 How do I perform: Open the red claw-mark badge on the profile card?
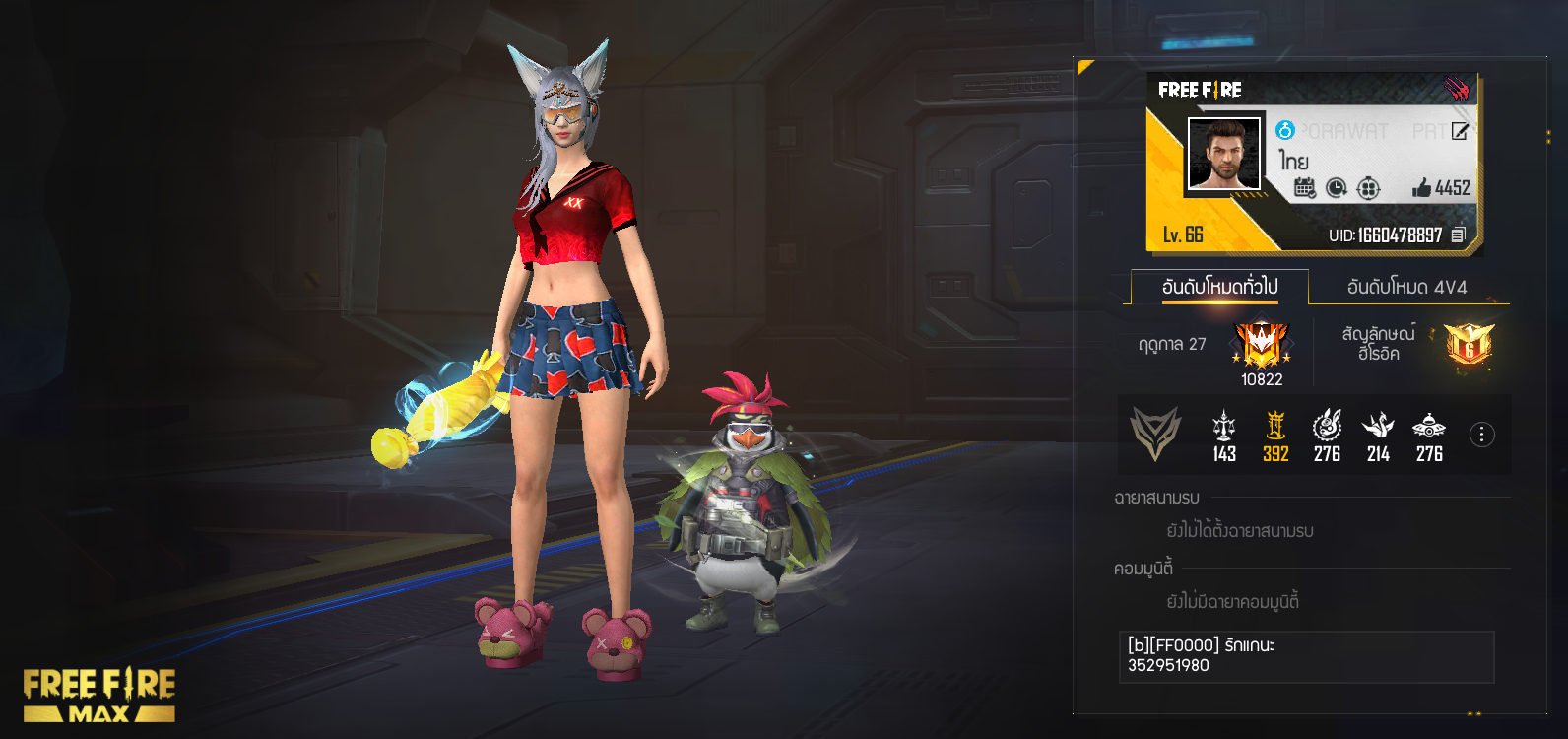(x=1457, y=90)
